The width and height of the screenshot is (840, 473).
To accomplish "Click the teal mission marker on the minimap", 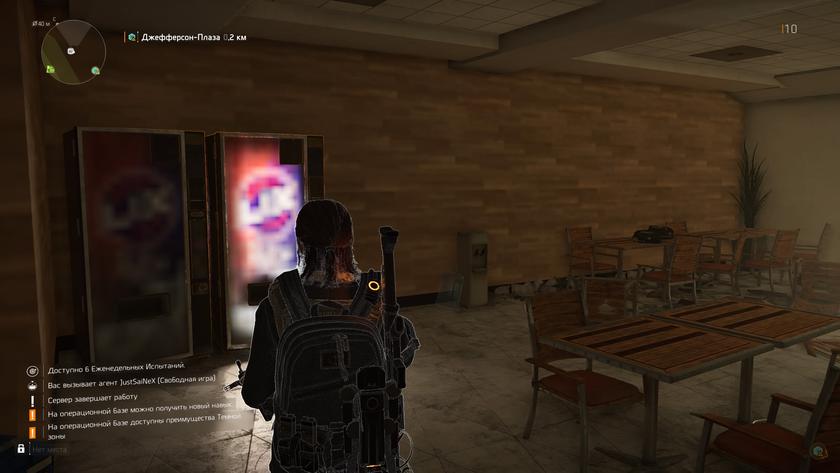I will tap(95, 71).
